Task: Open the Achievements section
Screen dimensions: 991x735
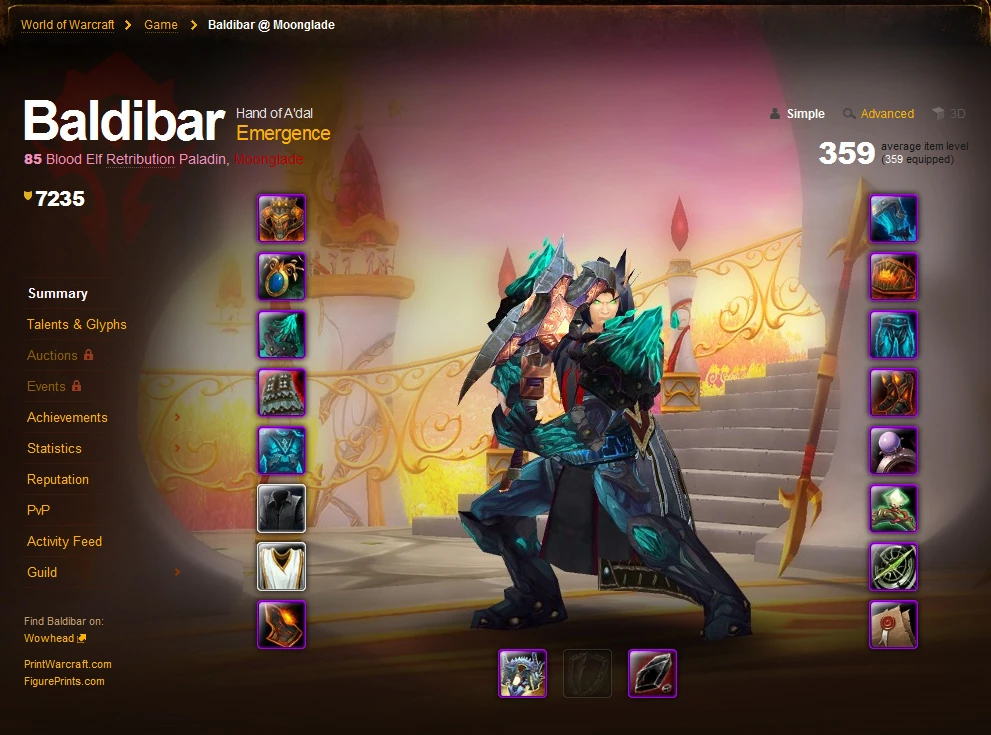Action: tap(67, 417)
